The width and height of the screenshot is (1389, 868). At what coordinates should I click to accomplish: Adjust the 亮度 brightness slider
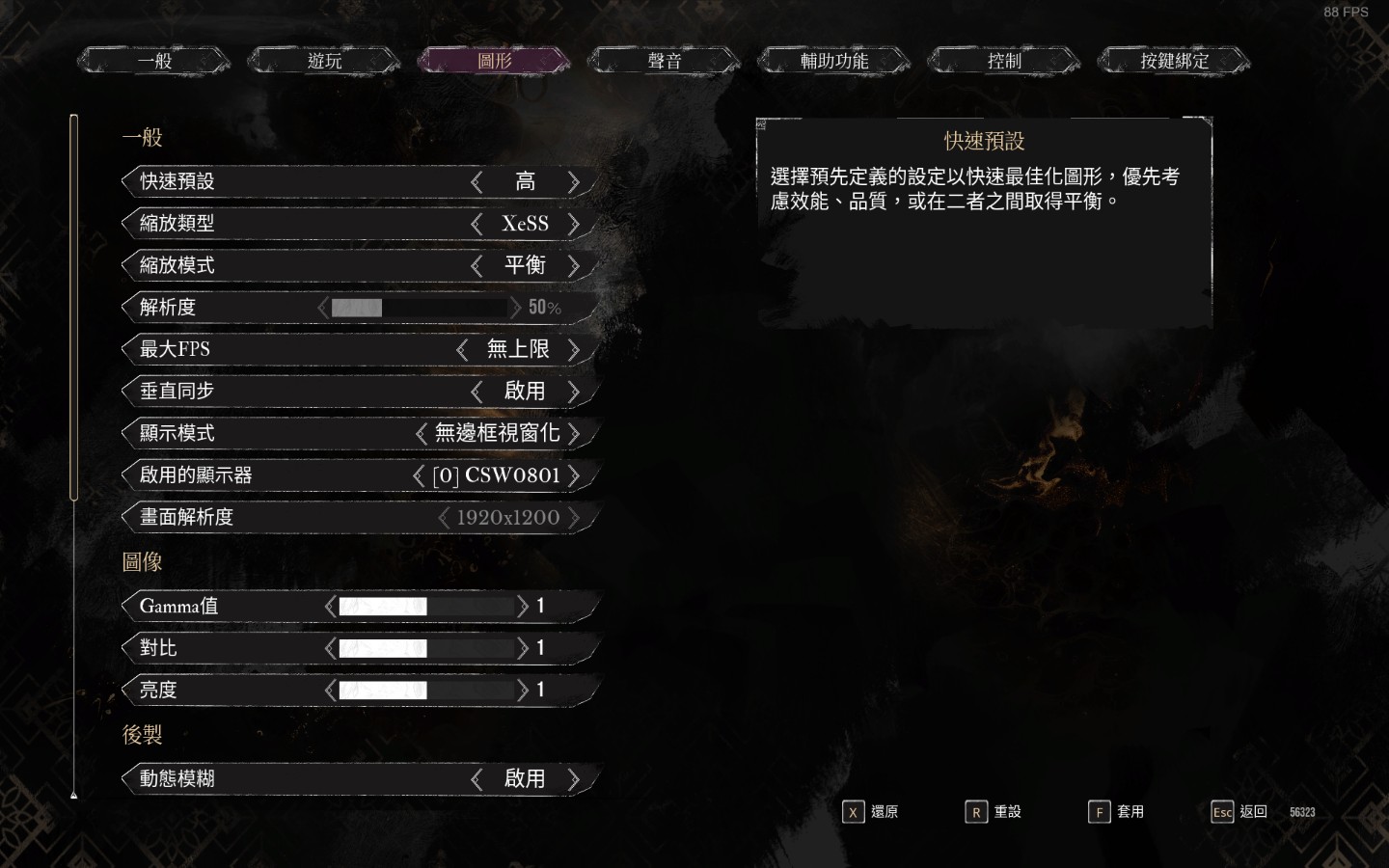pyautogui.click(x=425, y=690)
